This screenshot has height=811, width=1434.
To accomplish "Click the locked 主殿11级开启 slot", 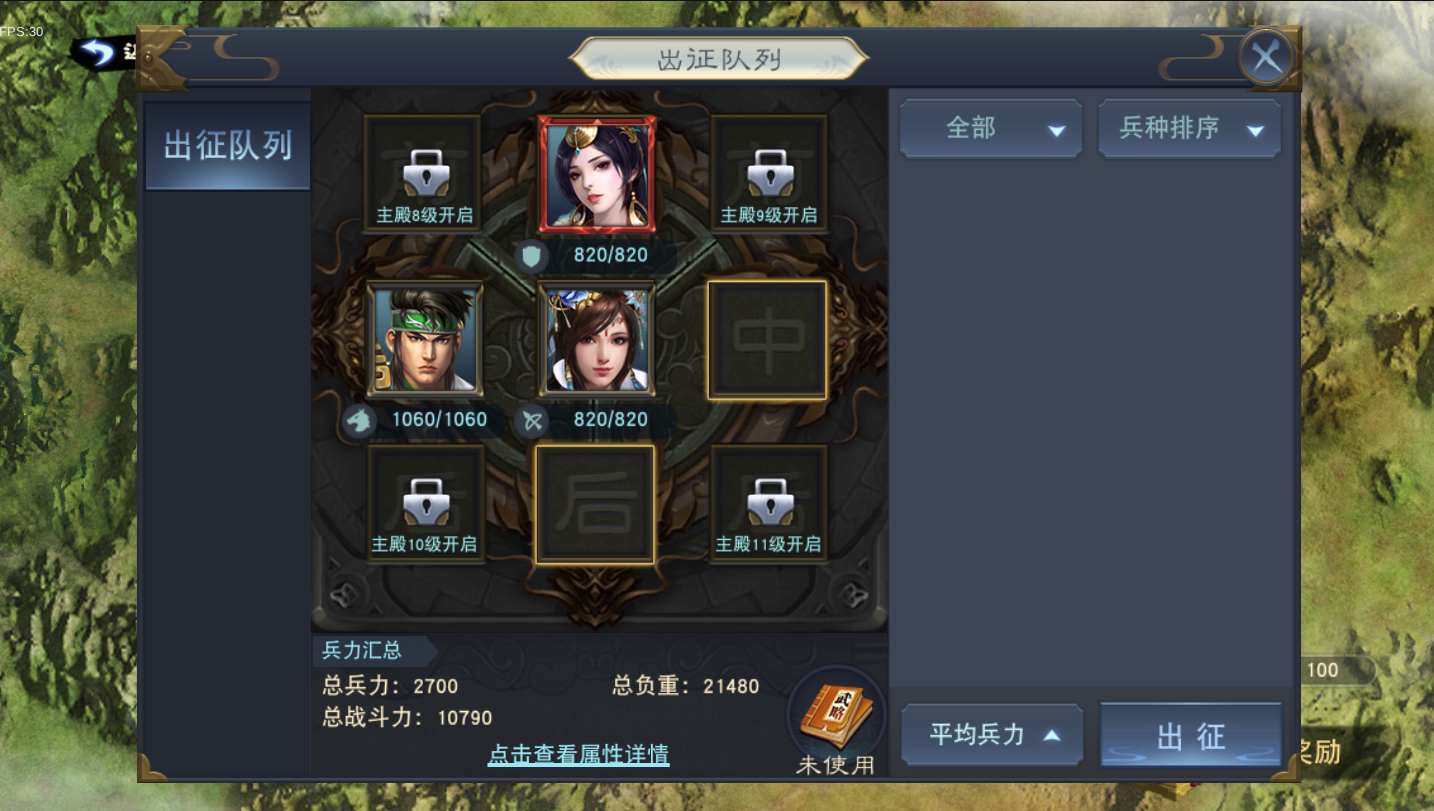I will point(768,505).
